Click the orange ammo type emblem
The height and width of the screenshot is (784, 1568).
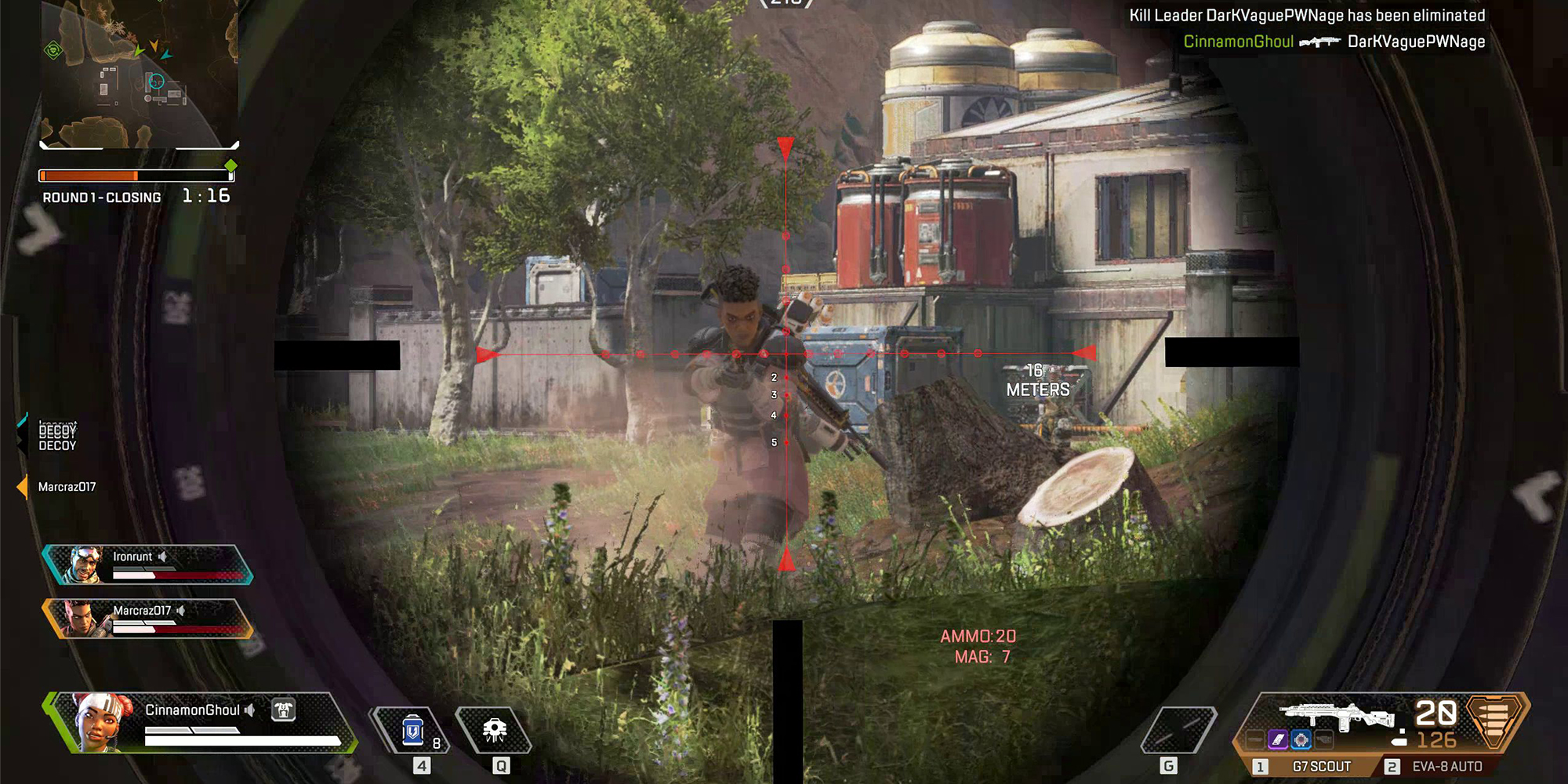tap(1494, 718)
